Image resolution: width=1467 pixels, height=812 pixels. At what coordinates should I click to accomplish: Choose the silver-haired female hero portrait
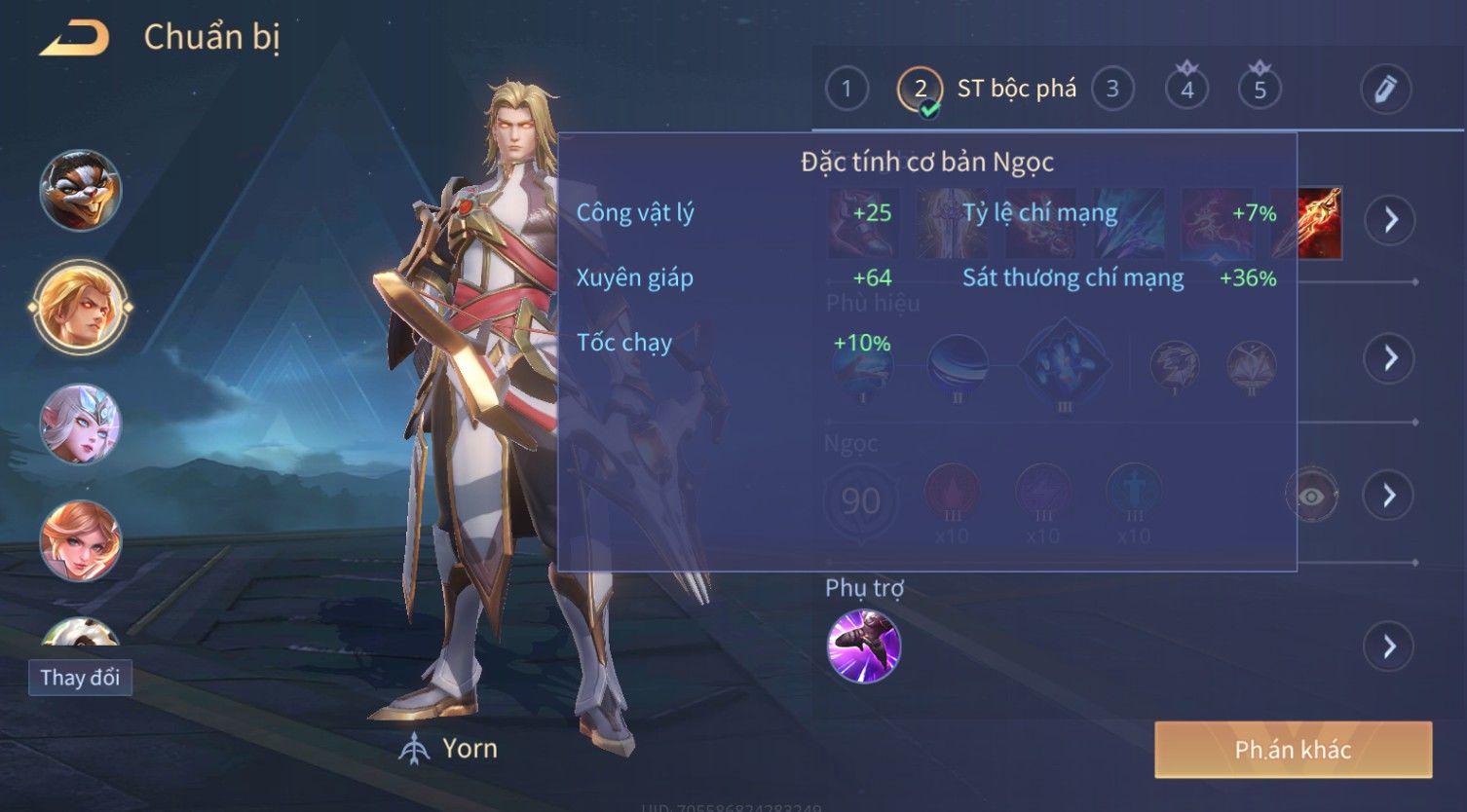[80, 424]
